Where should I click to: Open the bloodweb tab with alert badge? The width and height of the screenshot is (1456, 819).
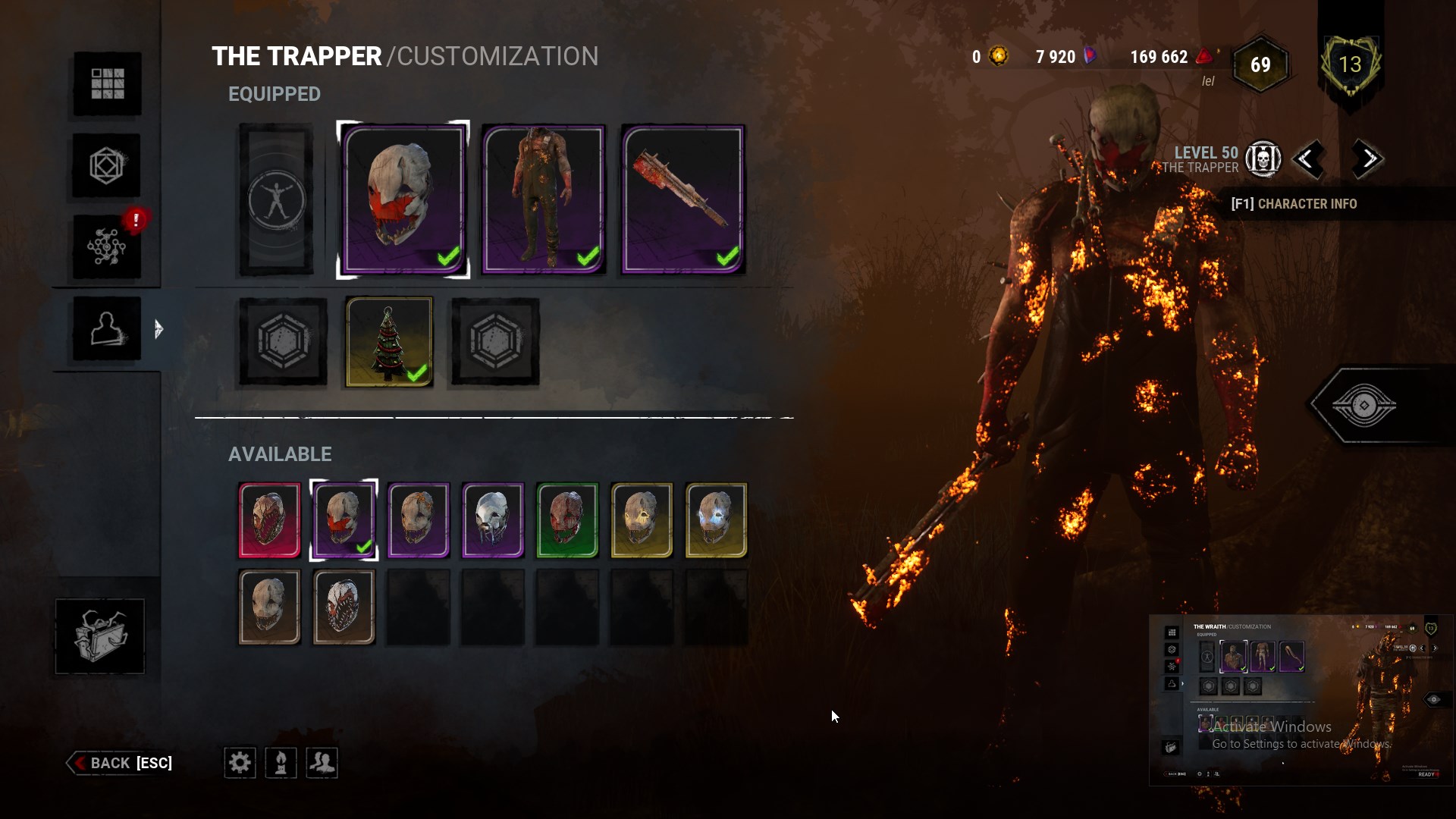pos(107,246)
